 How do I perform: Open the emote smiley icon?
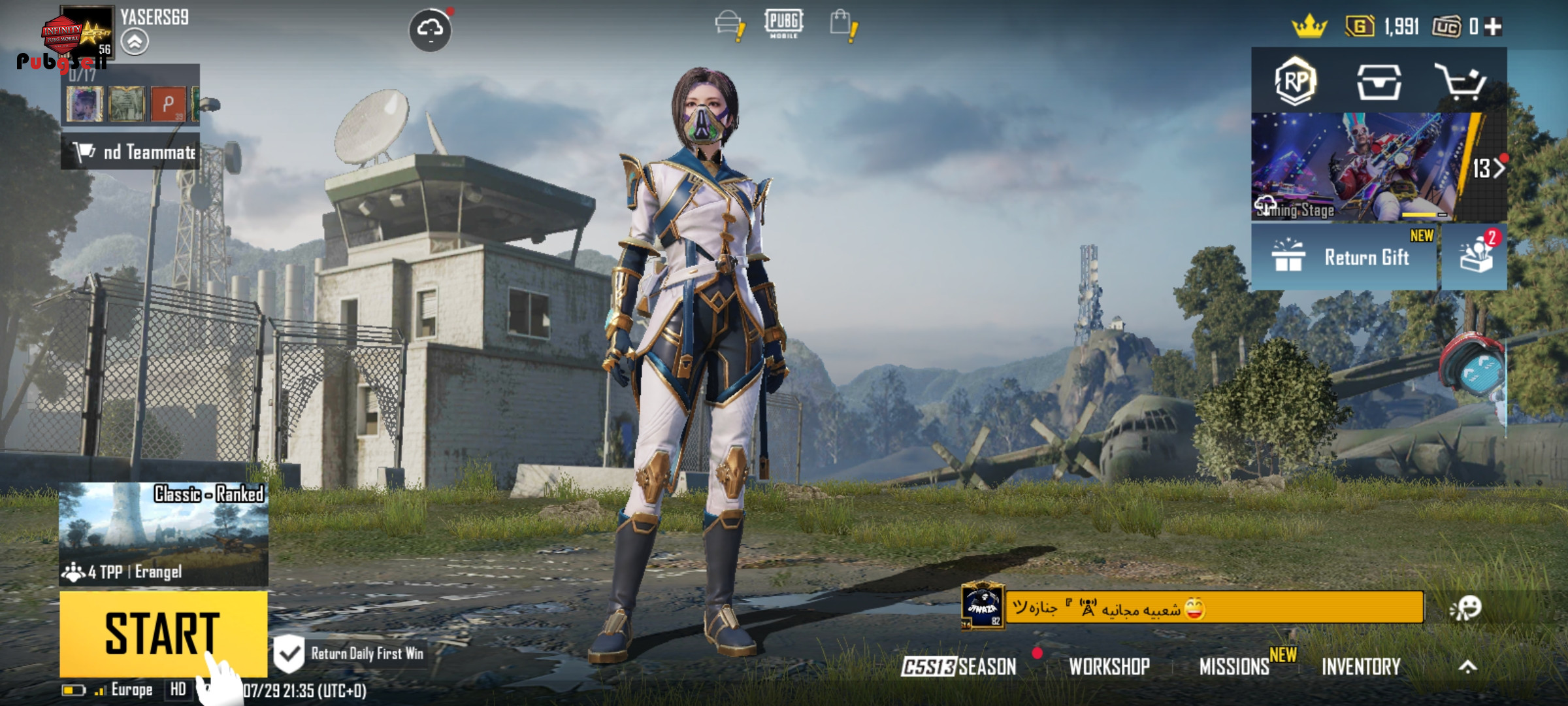[1466, 608]
